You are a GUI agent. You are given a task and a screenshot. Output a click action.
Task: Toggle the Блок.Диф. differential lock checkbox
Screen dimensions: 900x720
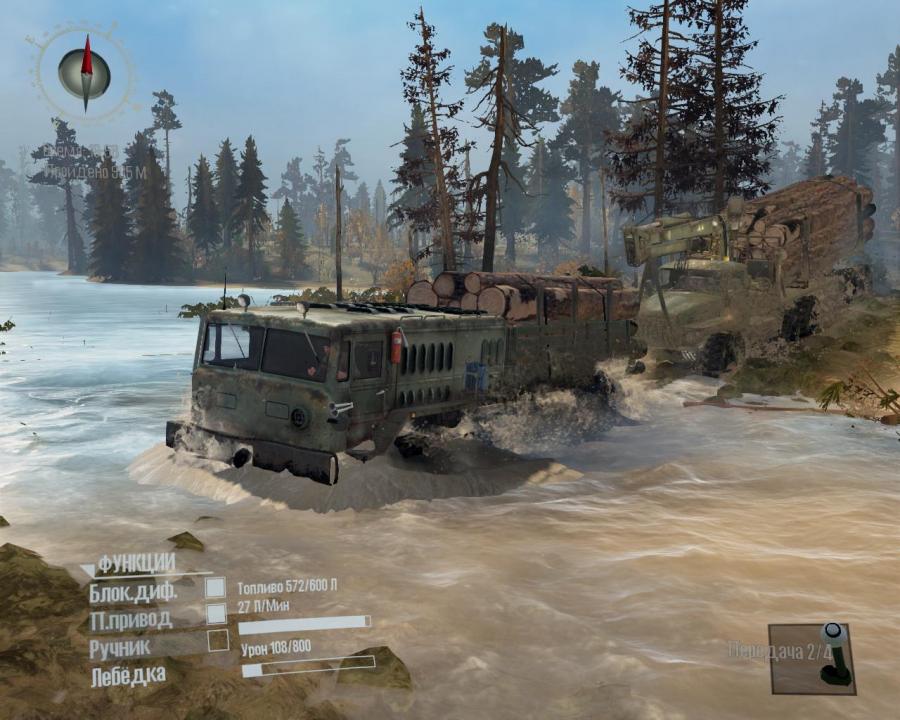coord(215,588)
